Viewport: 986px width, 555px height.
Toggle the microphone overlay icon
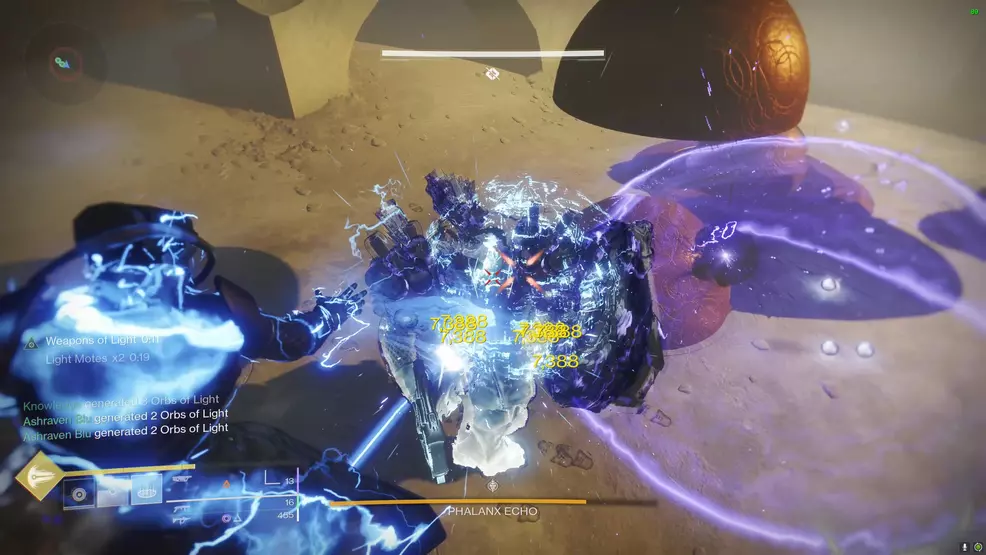tap(964, 546)
